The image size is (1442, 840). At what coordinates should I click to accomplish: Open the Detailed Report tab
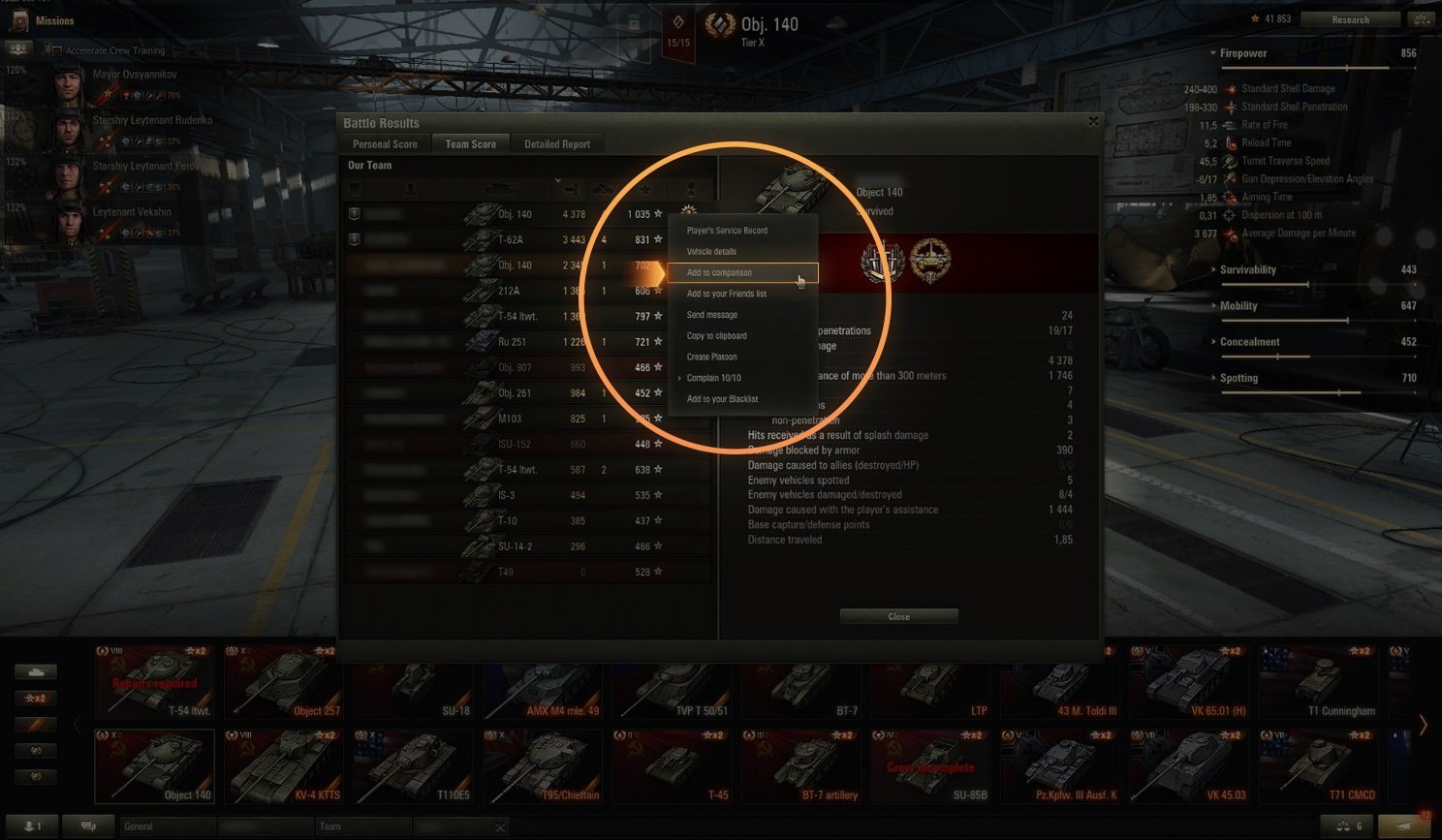(x=557, y=144)
